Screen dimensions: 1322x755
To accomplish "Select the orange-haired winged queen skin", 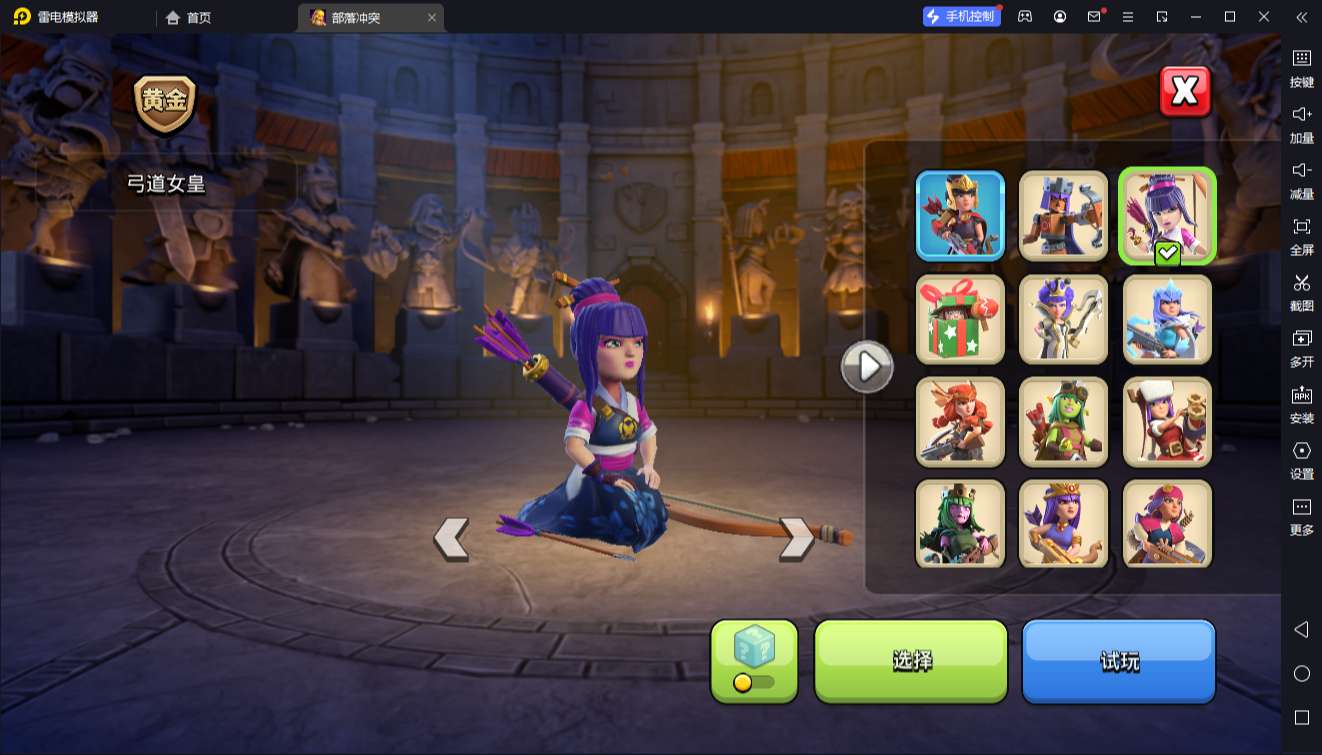I will (960, 422).
